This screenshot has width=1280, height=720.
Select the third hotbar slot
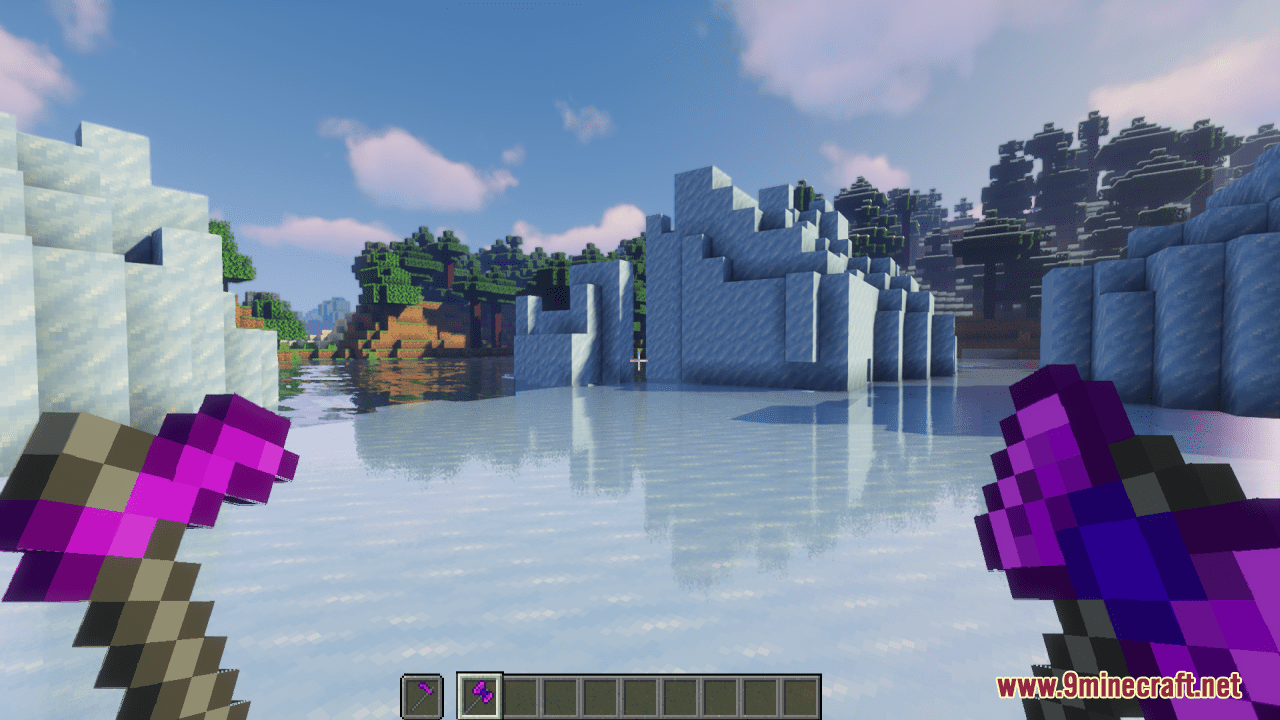coord(562,693)
